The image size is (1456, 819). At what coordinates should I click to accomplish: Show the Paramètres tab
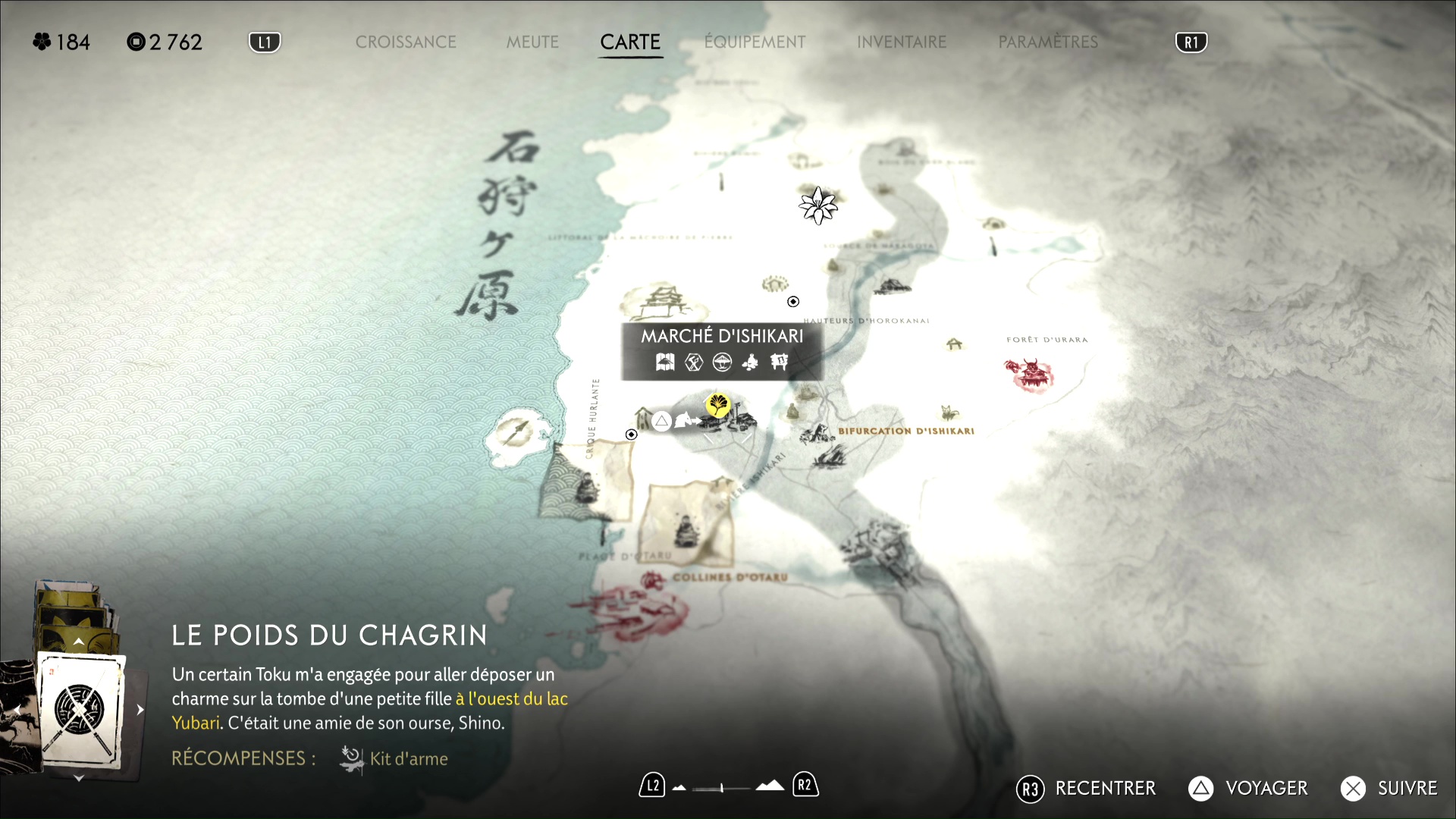point(1048,42)
